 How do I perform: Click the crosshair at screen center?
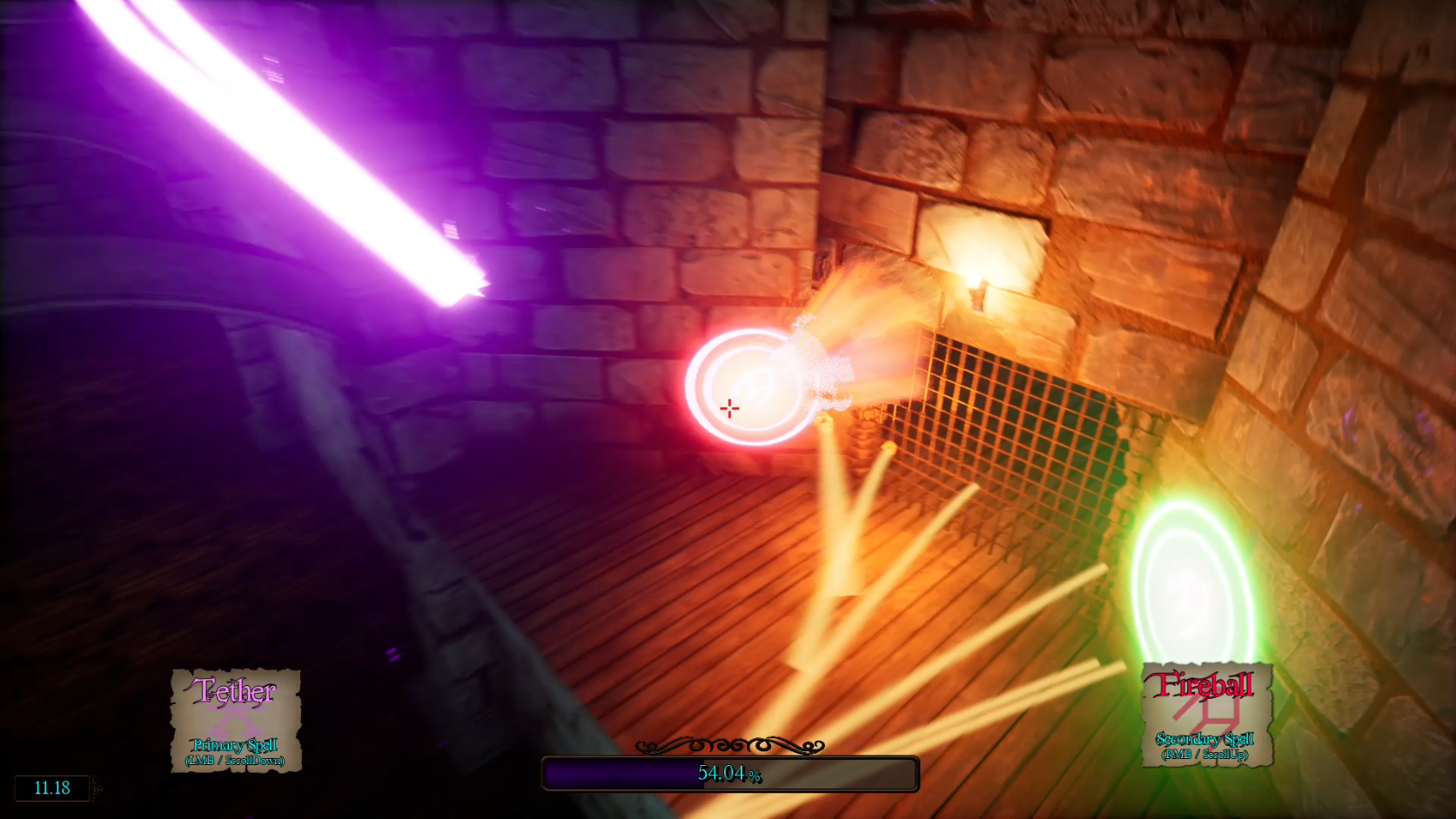pyautogui.click(x=728, y=407)
